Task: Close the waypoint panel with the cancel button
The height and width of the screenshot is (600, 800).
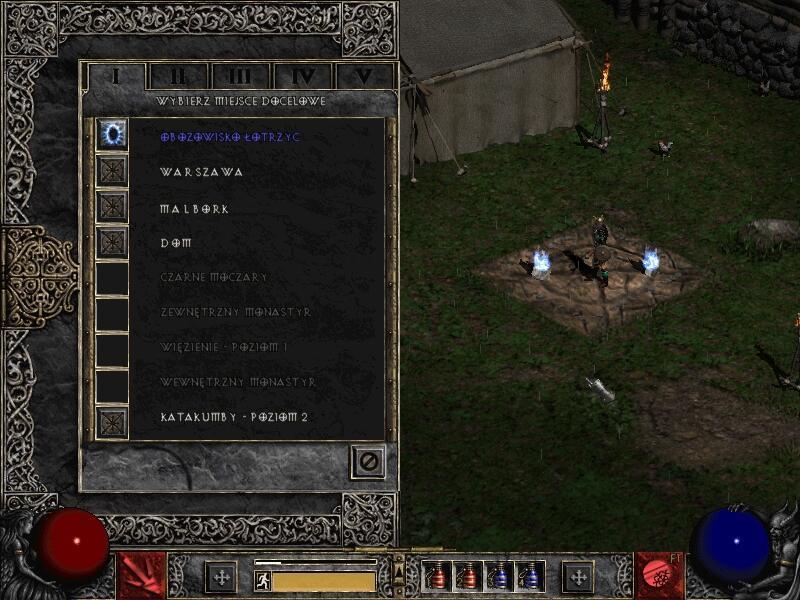Action: 368,462
